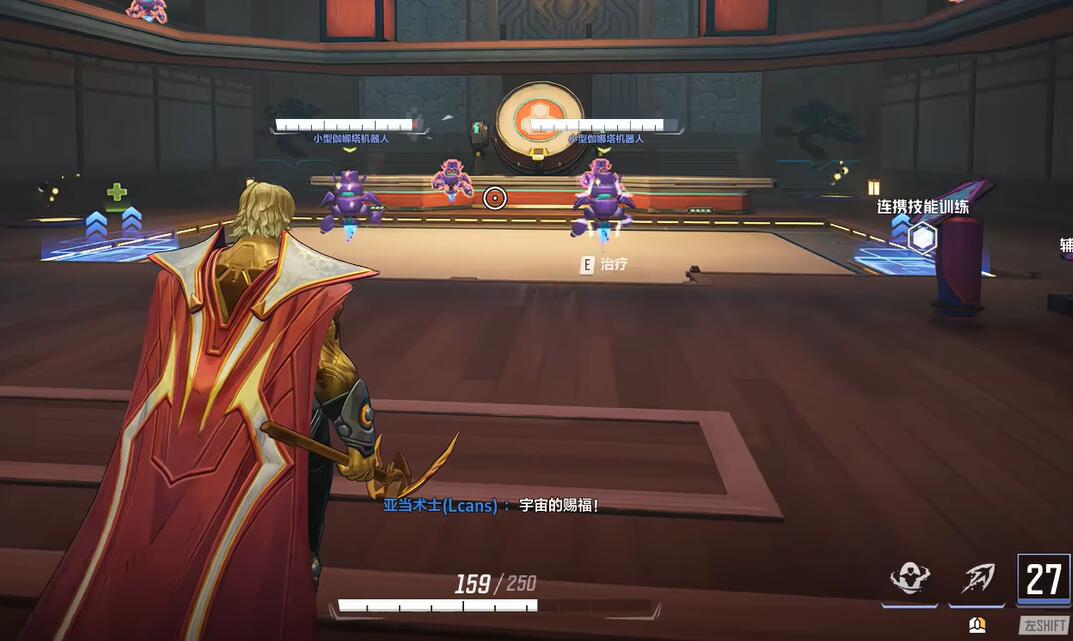1073x641 pixels.
Task: Click the small orange-and-white team-up icon
Action: [977, 625]
